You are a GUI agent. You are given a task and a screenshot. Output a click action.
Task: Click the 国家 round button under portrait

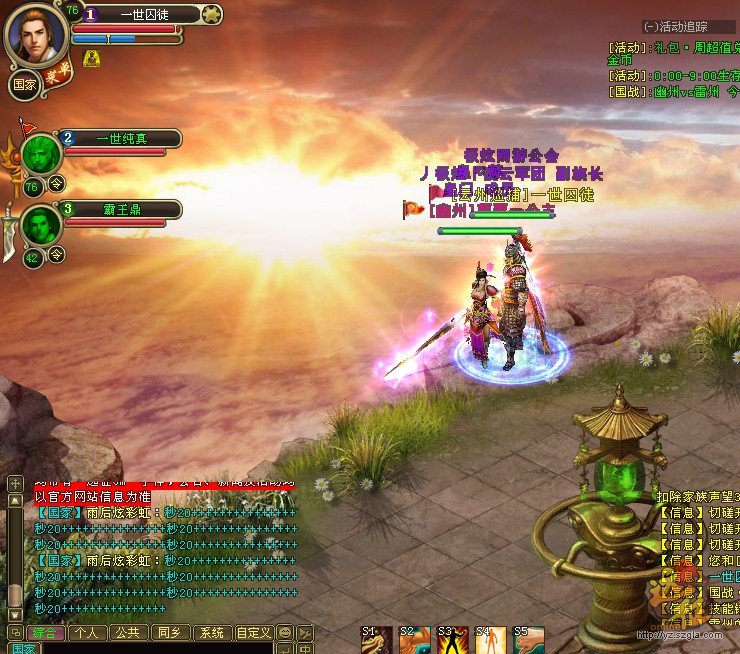pos(25,85)
